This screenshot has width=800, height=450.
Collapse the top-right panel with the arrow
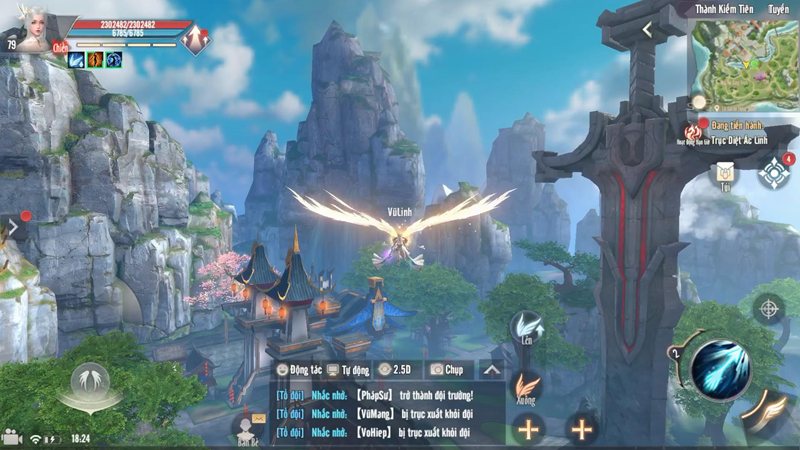pos(647,31)
